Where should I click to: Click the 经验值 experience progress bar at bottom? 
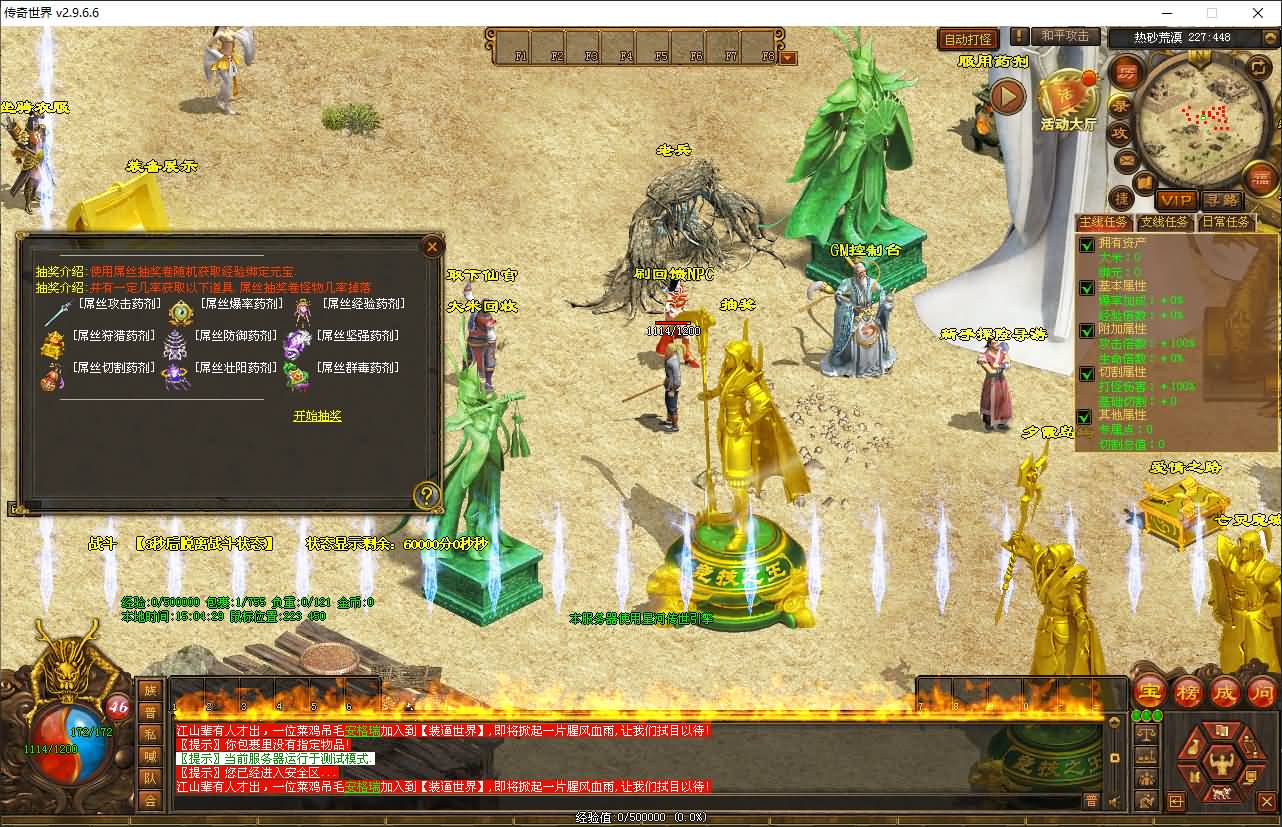tap(640, 818)
